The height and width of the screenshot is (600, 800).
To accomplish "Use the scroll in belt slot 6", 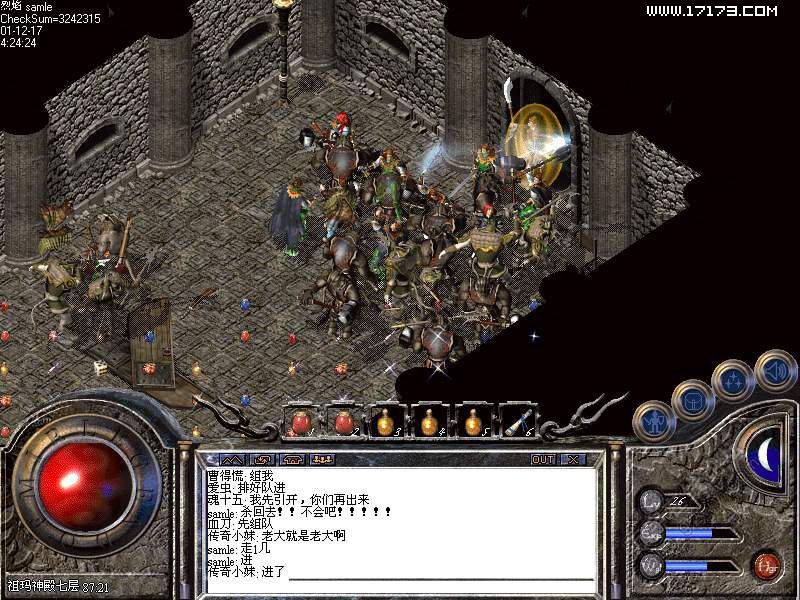I will 517,422.
